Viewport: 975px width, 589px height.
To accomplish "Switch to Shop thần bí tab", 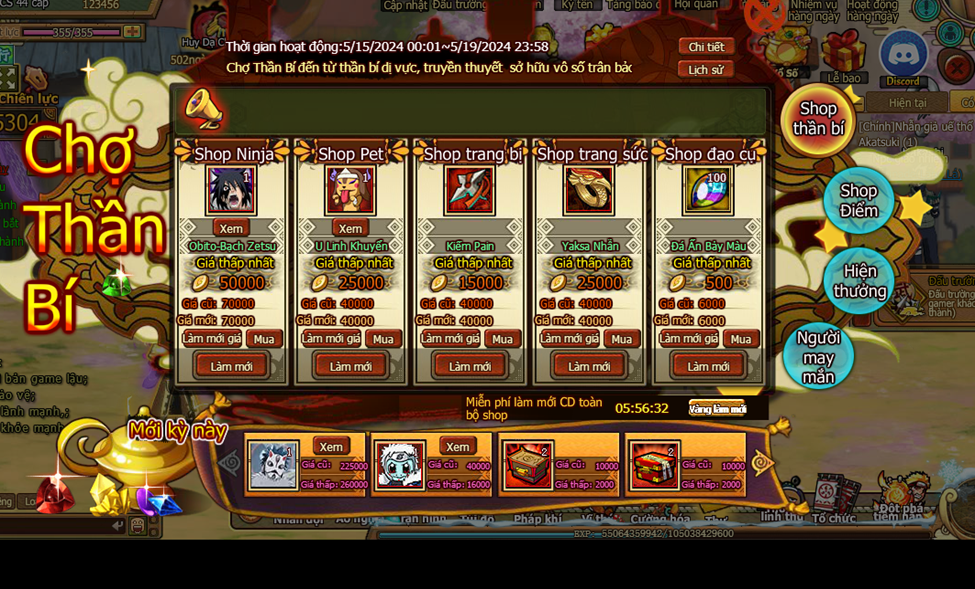I will click(x=818, y=118).
